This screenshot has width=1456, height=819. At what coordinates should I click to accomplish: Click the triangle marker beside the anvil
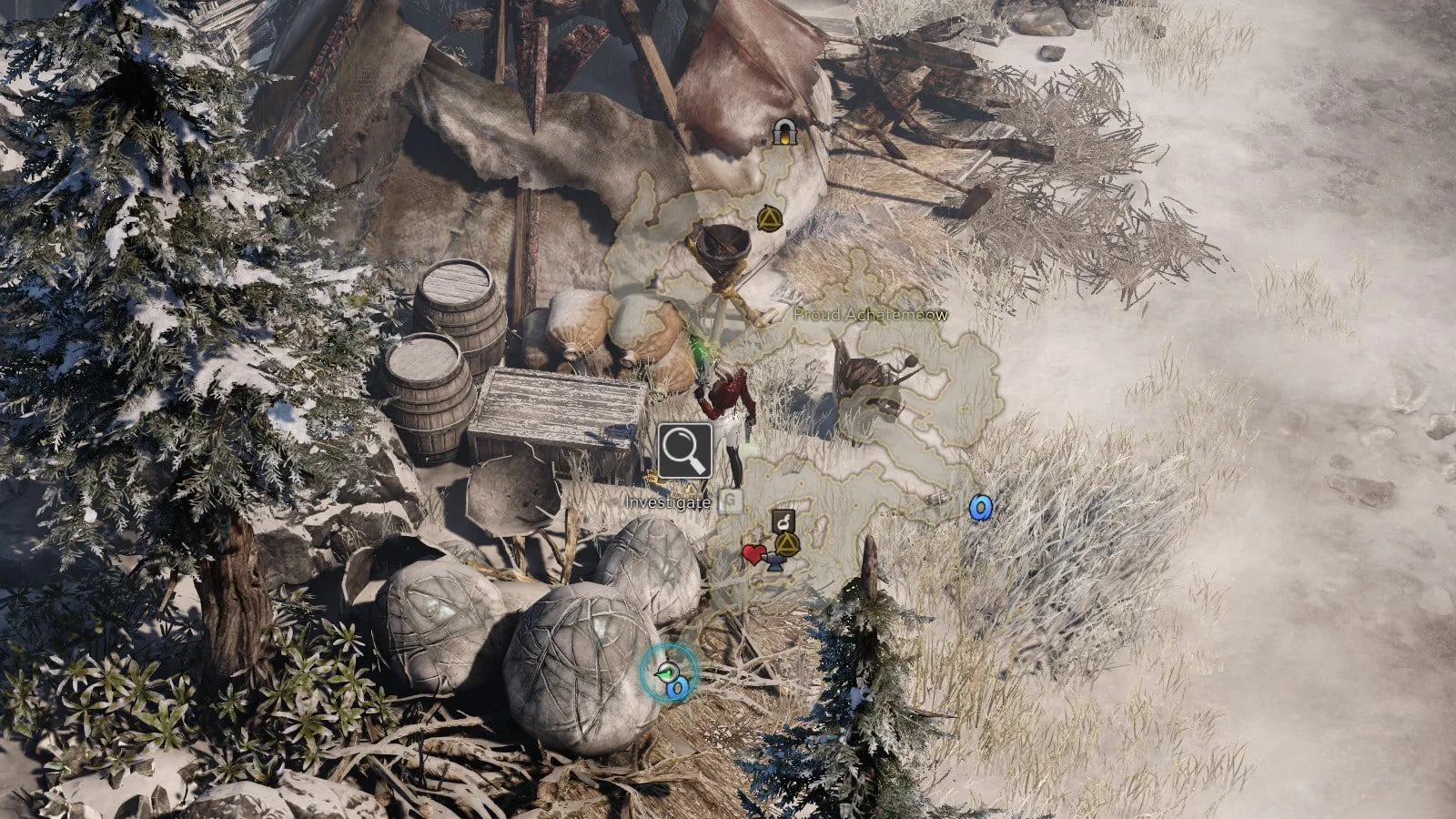(x=787, y=545)
